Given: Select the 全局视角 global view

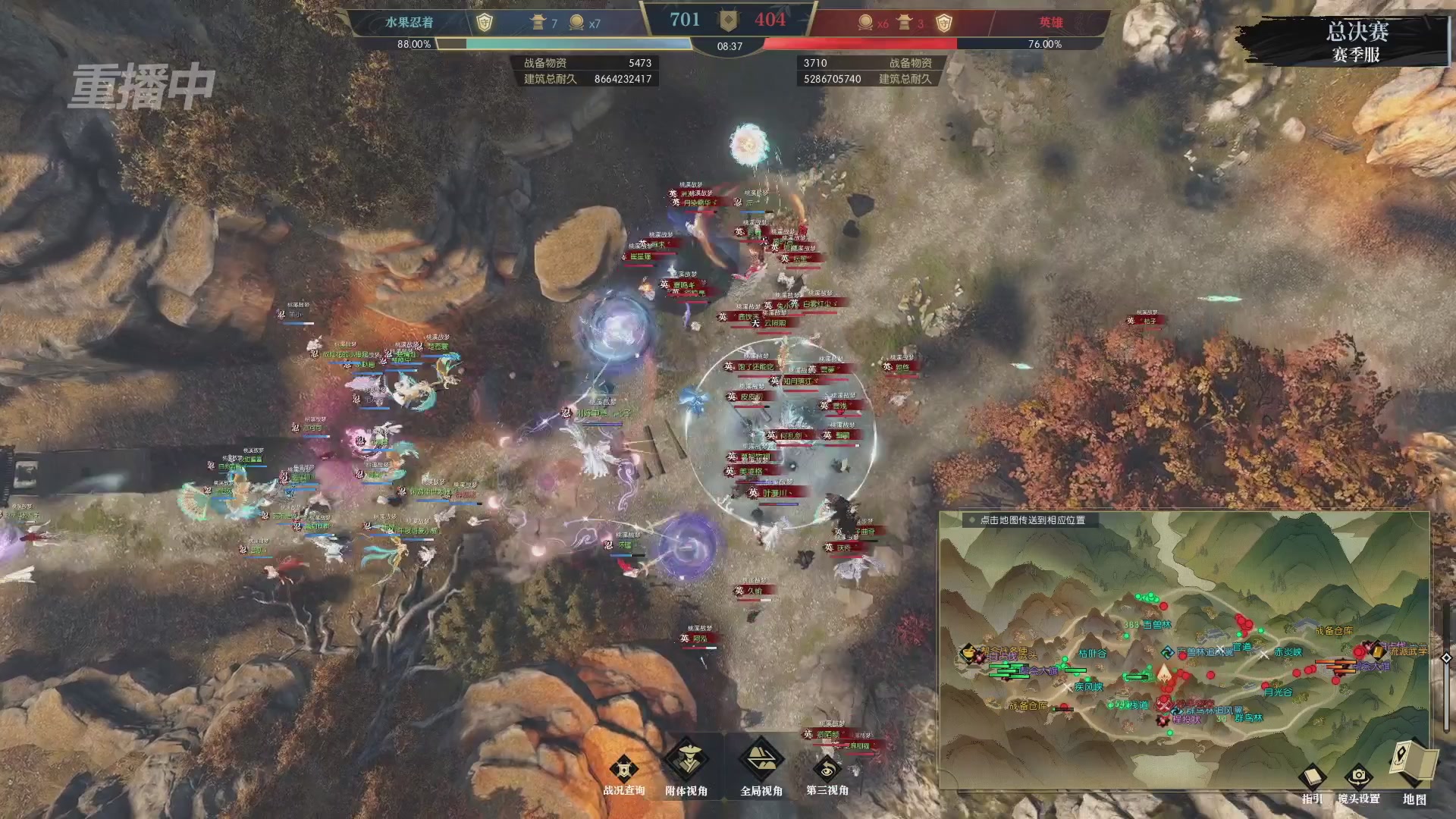Looking at the screenshot, I should 761,764.
